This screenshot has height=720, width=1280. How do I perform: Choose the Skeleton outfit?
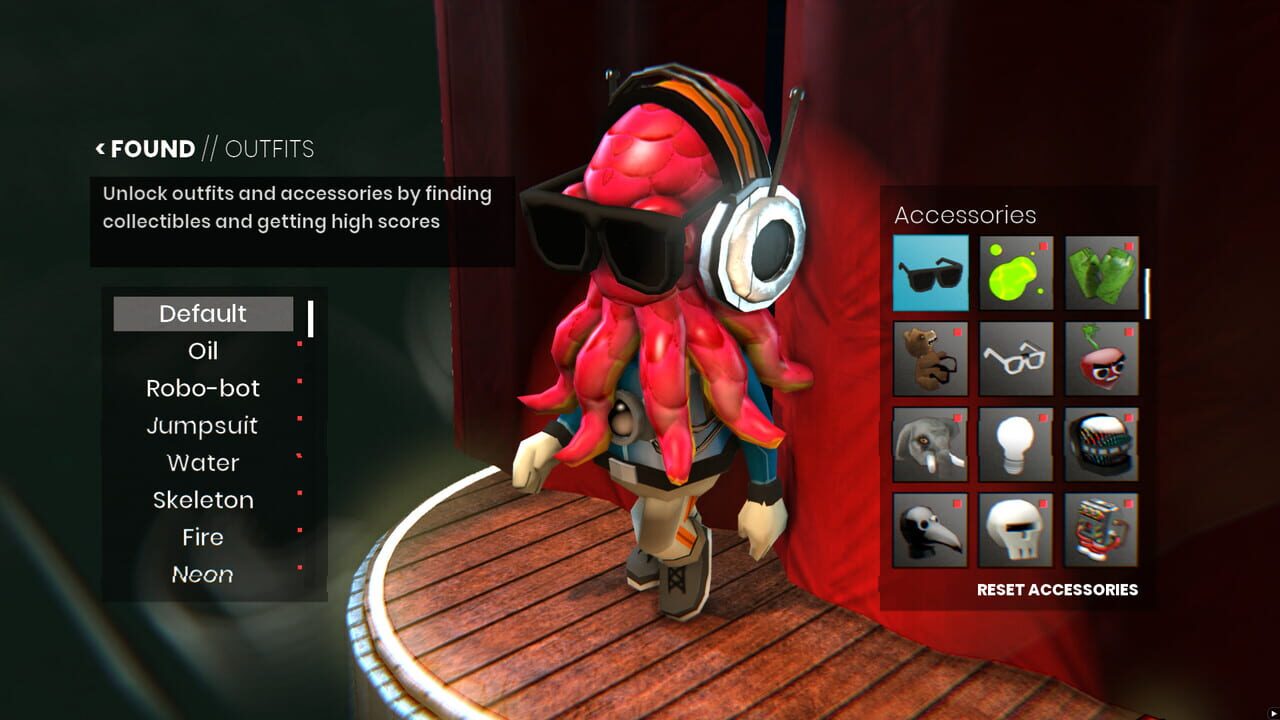(x=204, y=500)
